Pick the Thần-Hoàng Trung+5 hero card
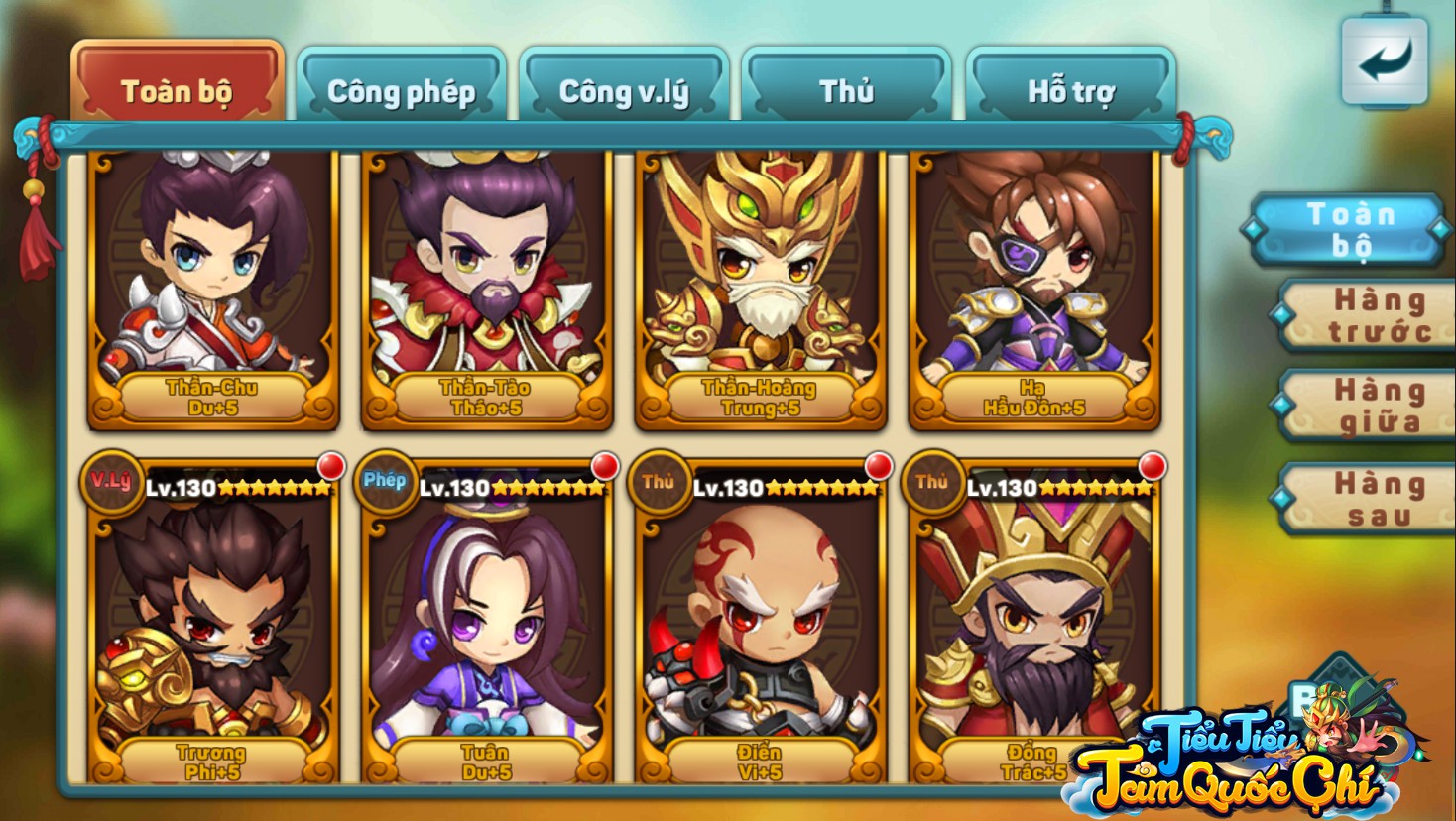 pyautogui.click(x=761, y=288)
